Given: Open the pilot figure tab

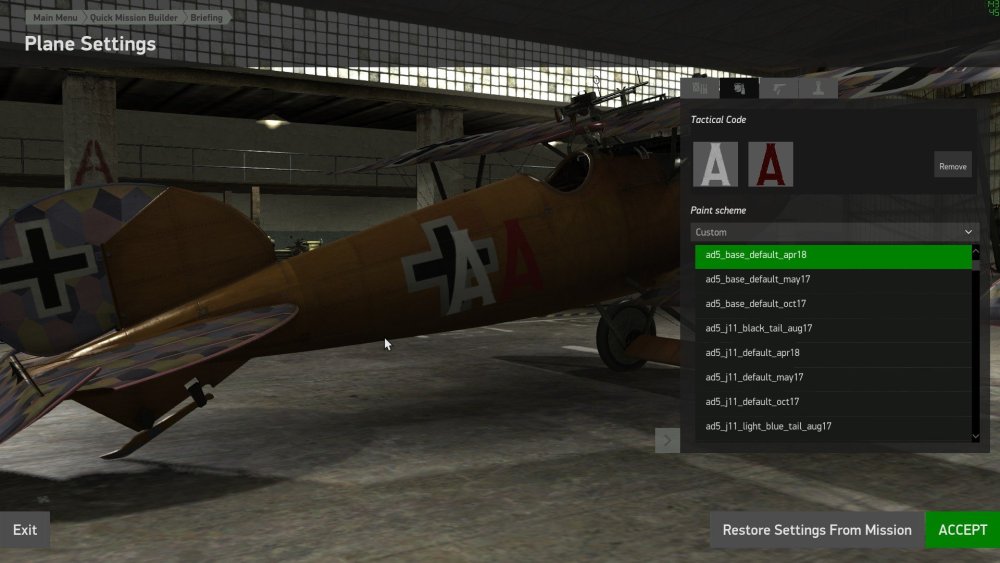Looking at the screenshot, I should (819, 88).
